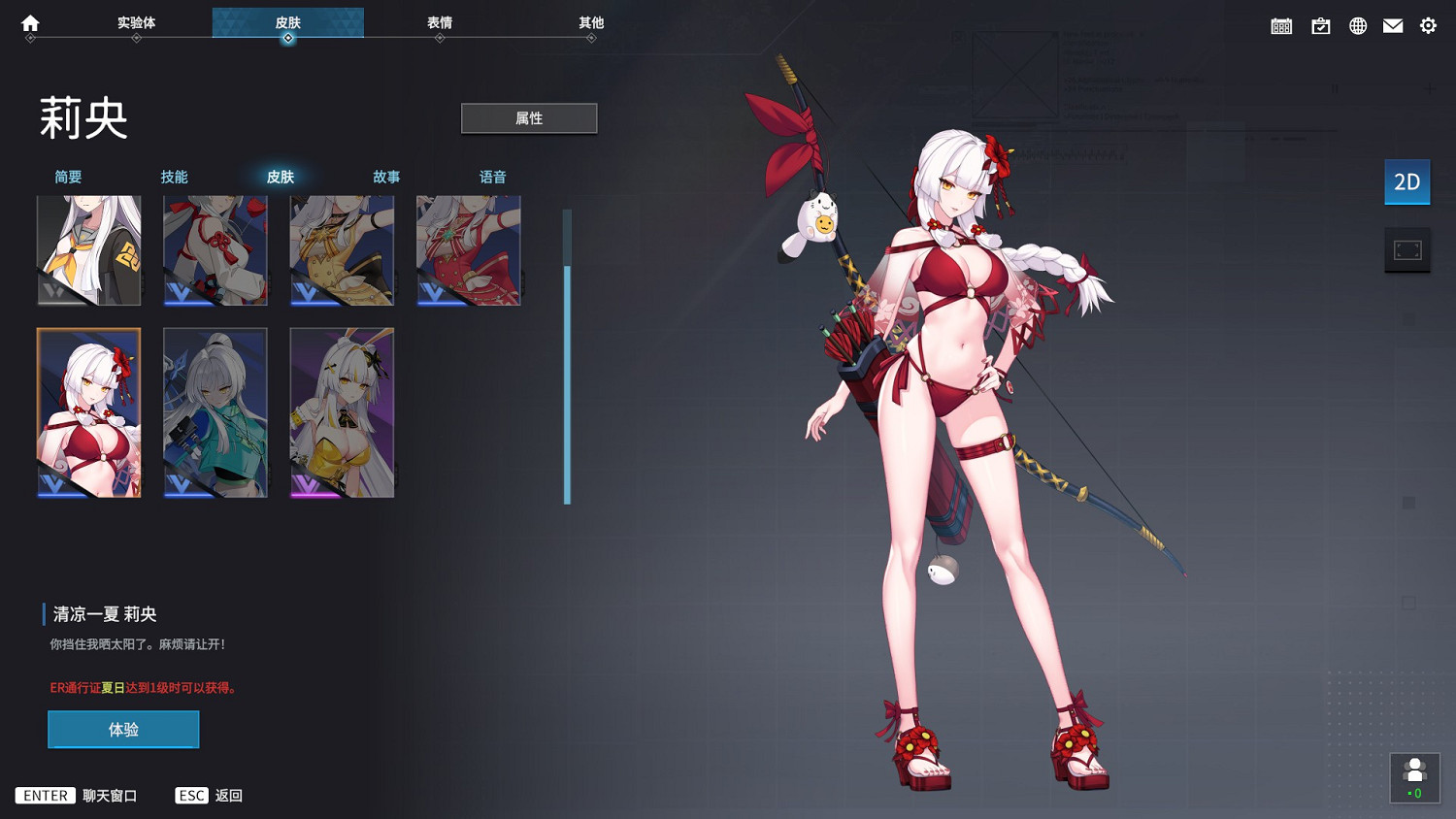Open the calendar/check-in icon
The image size is (1456, 819).
point(1281,25)
